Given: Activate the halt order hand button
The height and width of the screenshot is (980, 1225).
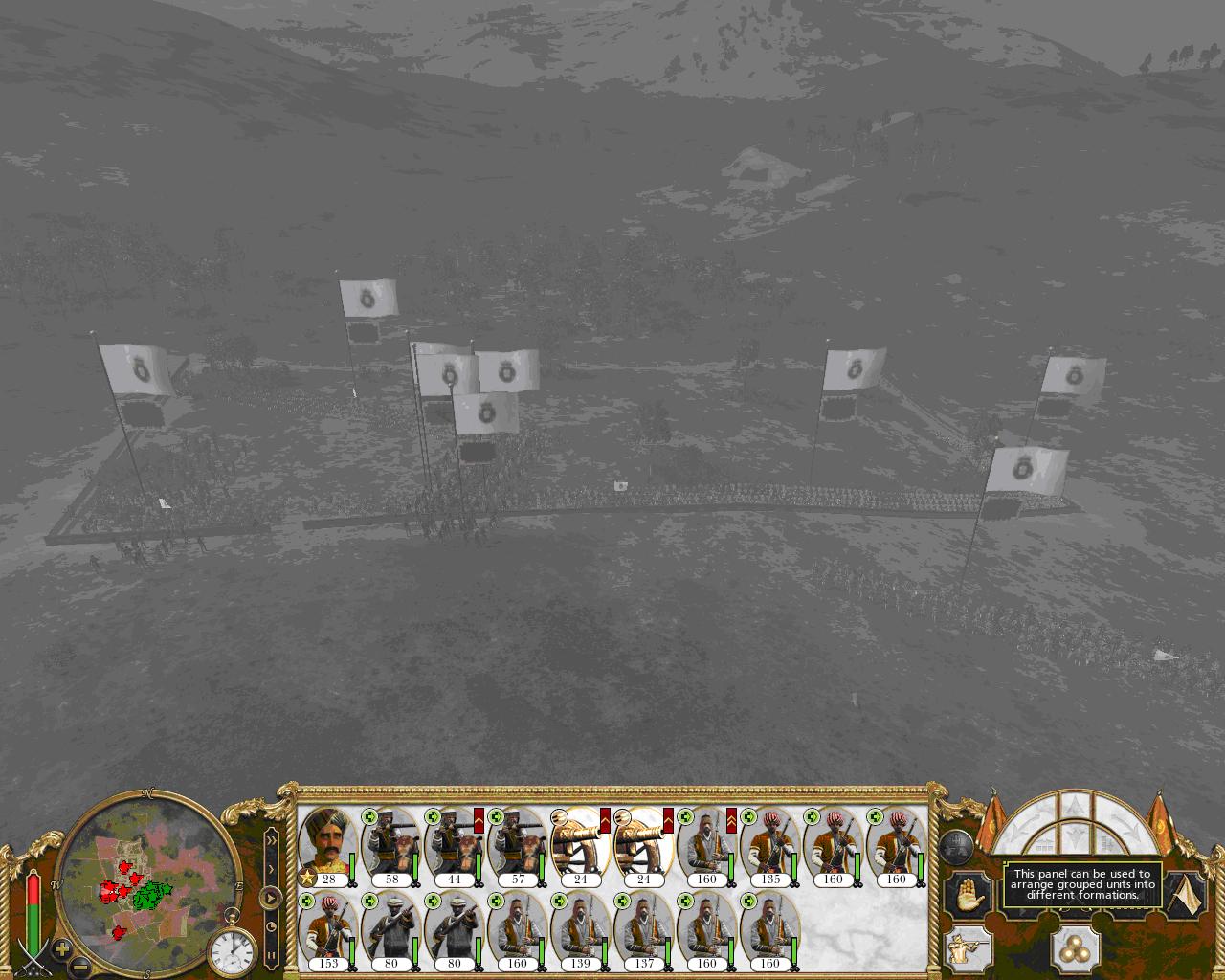Looking at the screenshot, I should pyautogui.click(x=968, y=894).
